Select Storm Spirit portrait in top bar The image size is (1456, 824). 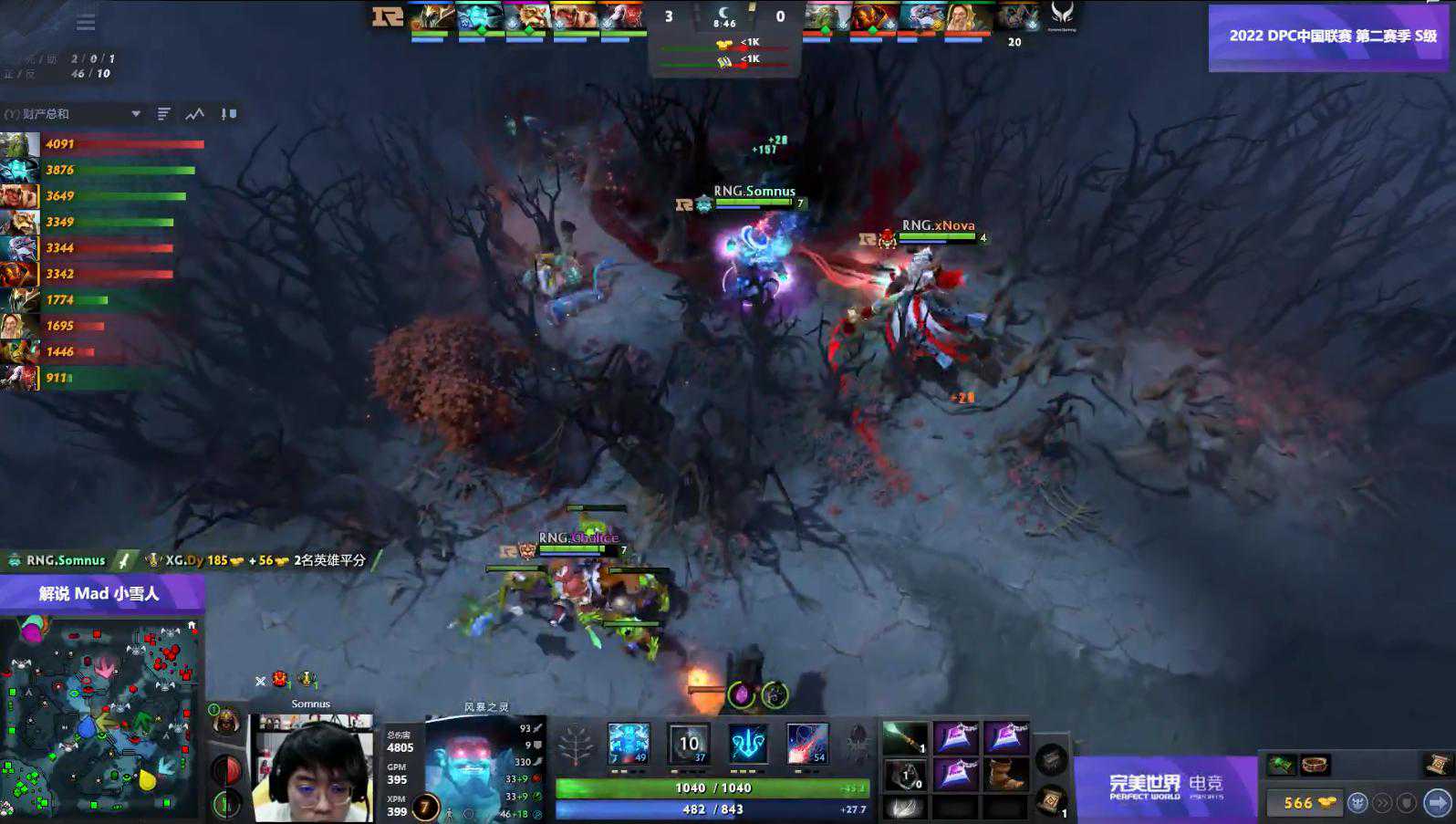pyautogui.click(x=480, y=17)
